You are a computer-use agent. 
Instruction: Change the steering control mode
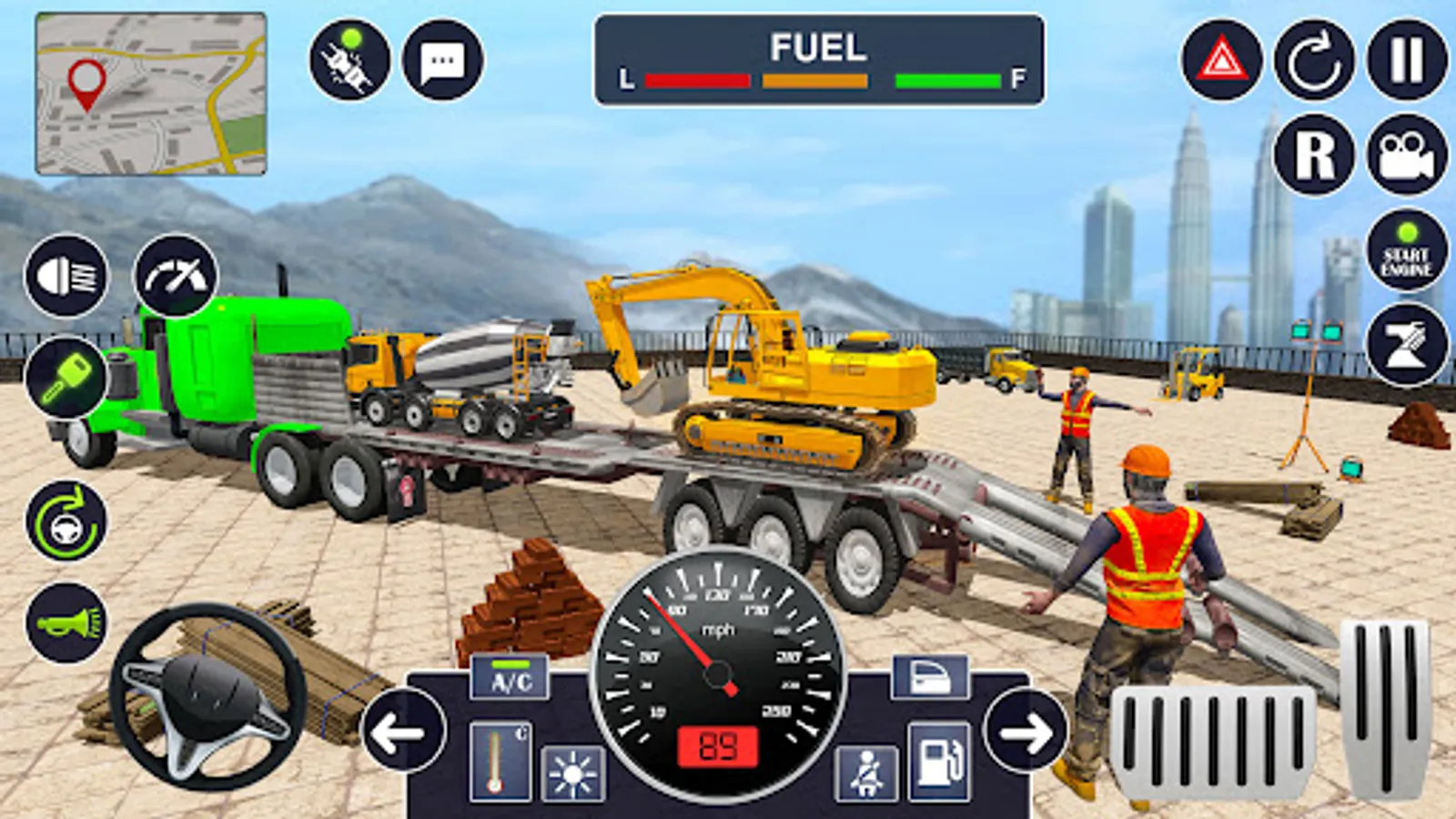coord(66,521)
